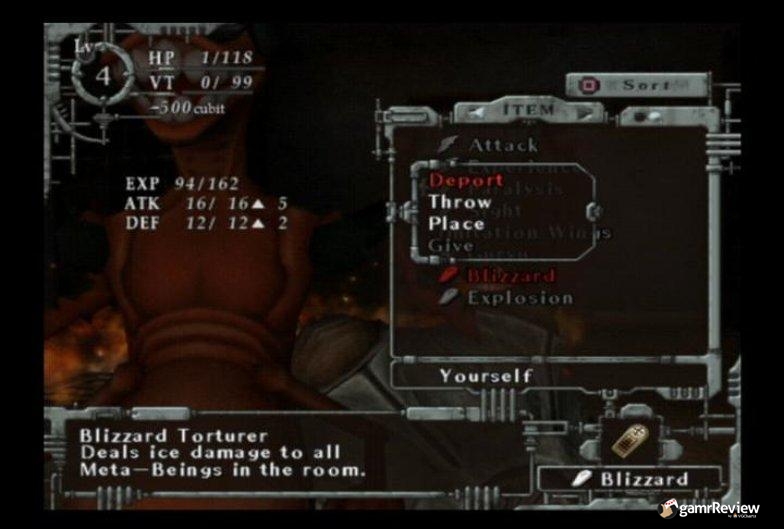The width and height of the screenshot is (784, 529).
Task: Choose the greyed-out Give option
Action: 451,244
